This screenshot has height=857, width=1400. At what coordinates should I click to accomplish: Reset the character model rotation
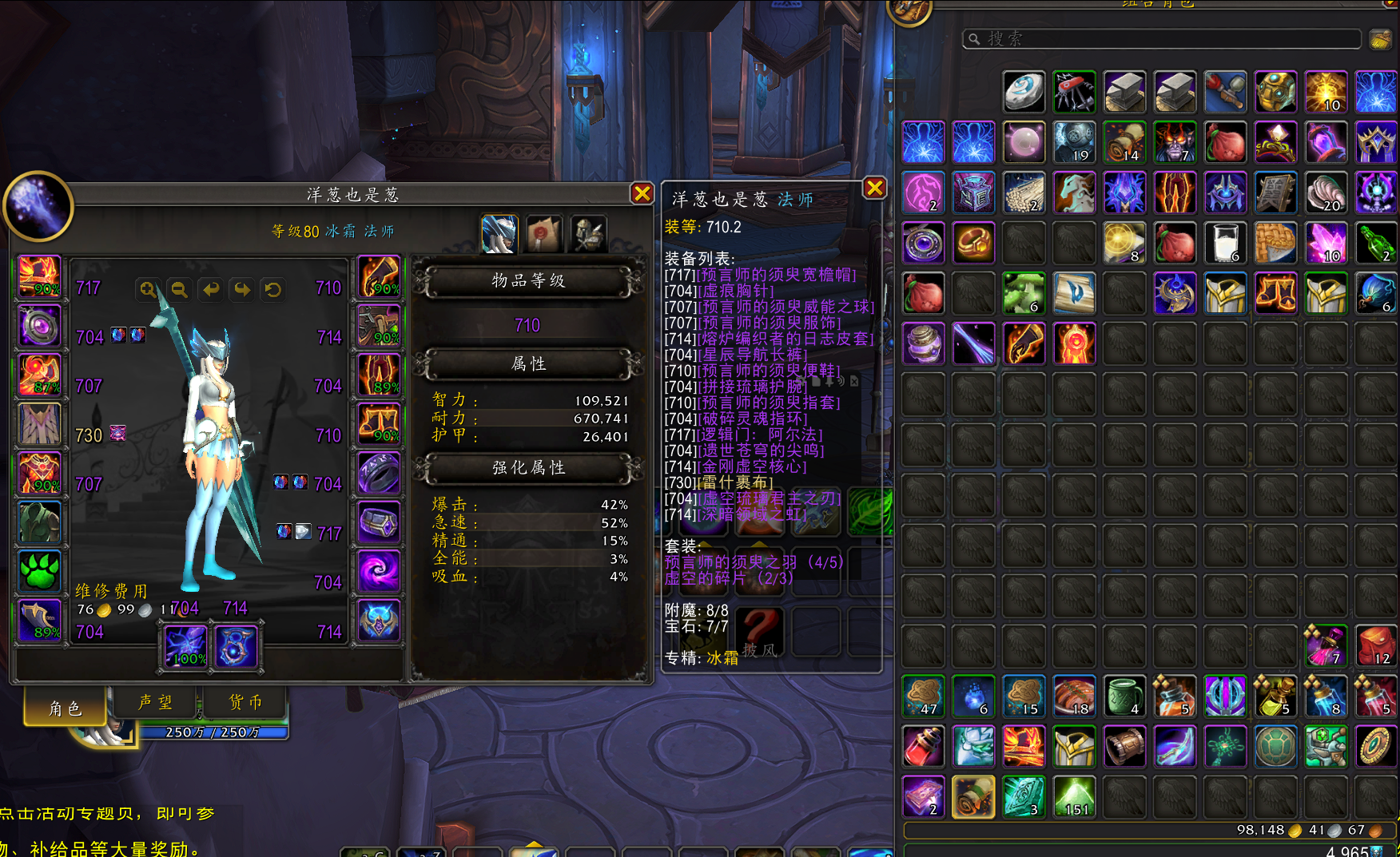coord(273,289)
